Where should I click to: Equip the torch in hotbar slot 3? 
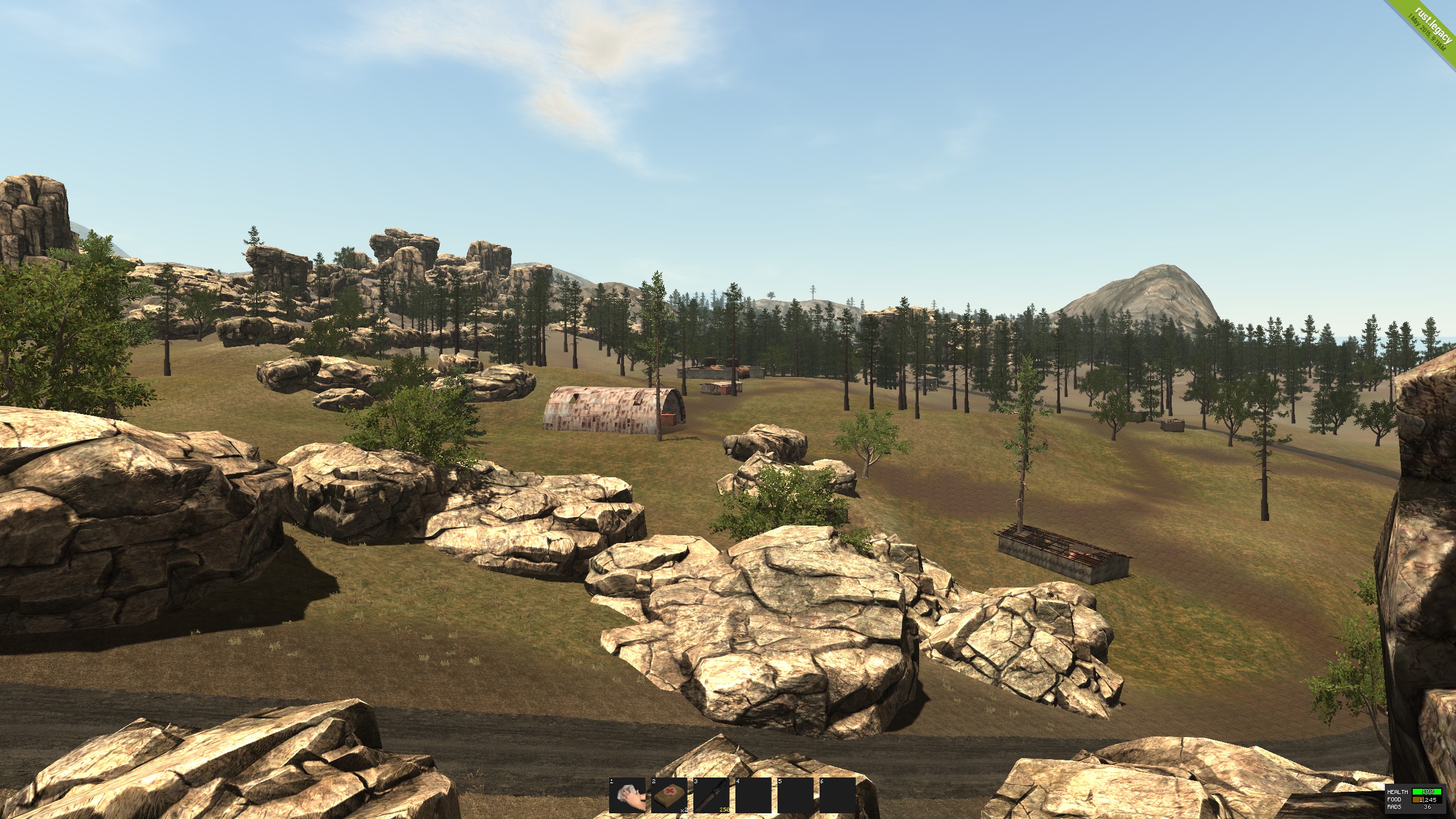click(712, 795)
